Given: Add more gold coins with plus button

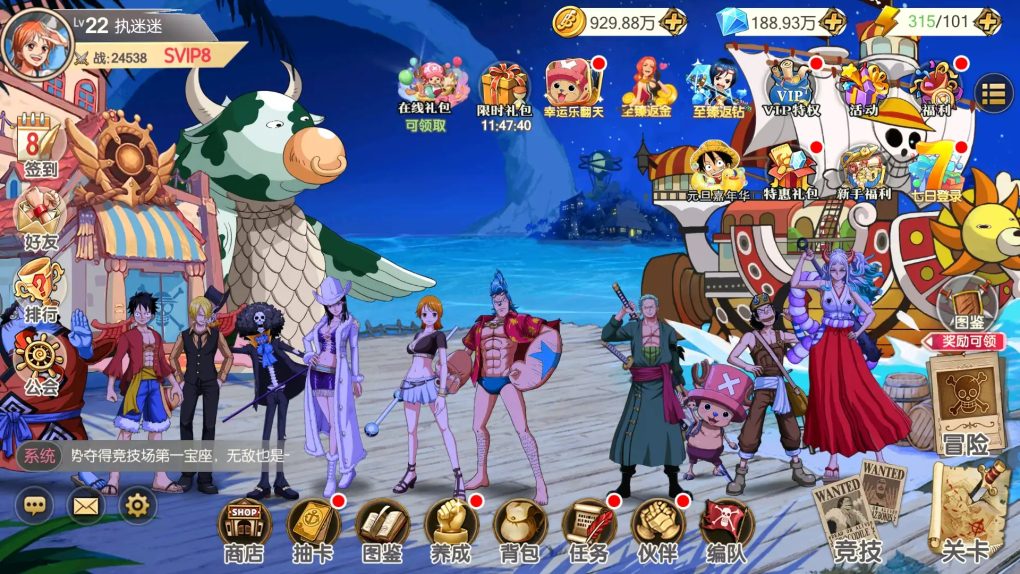Looking at the screenshot, I should (675, 21).
